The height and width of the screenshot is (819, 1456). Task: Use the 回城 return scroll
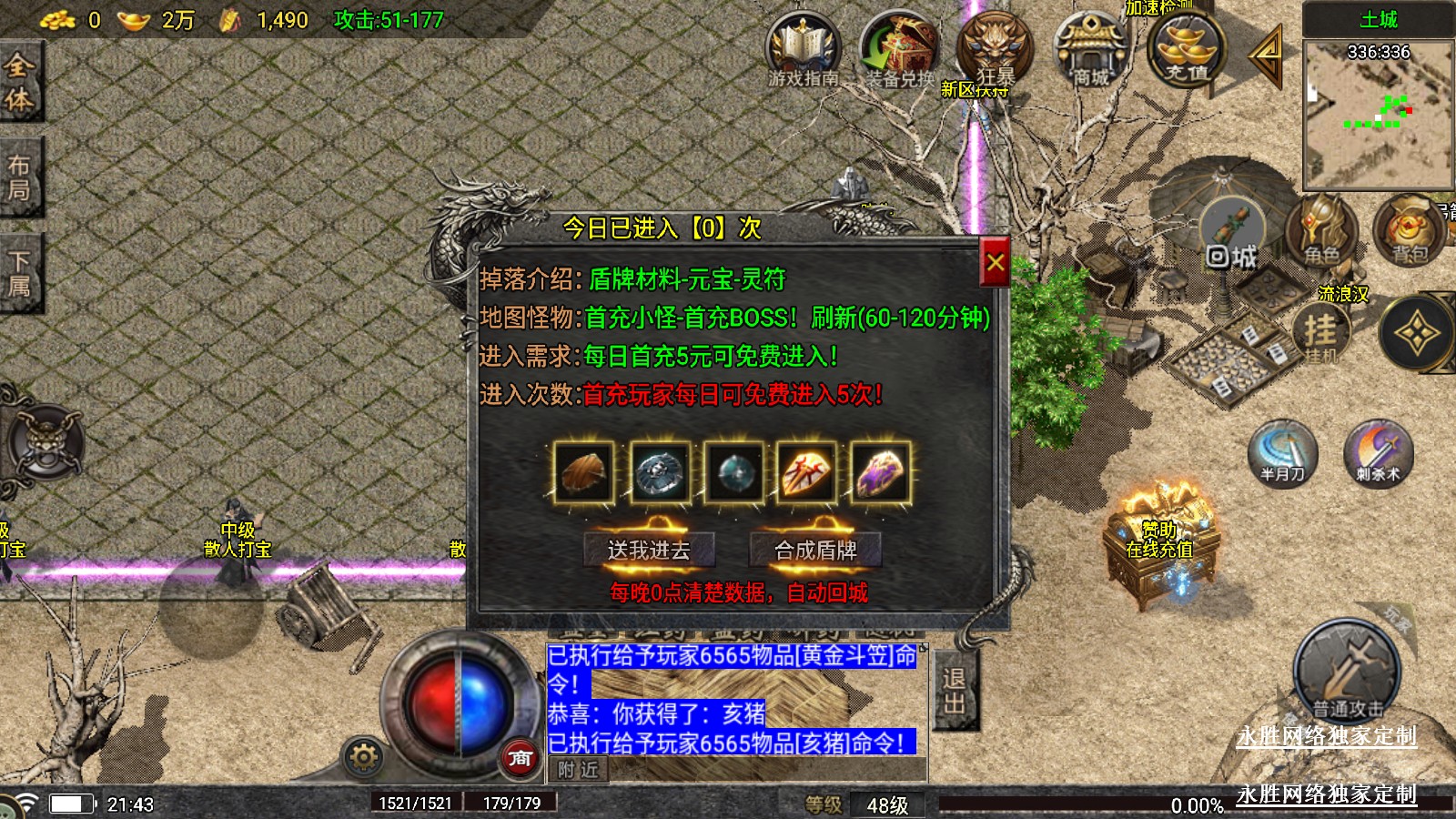pos(1232,238)
